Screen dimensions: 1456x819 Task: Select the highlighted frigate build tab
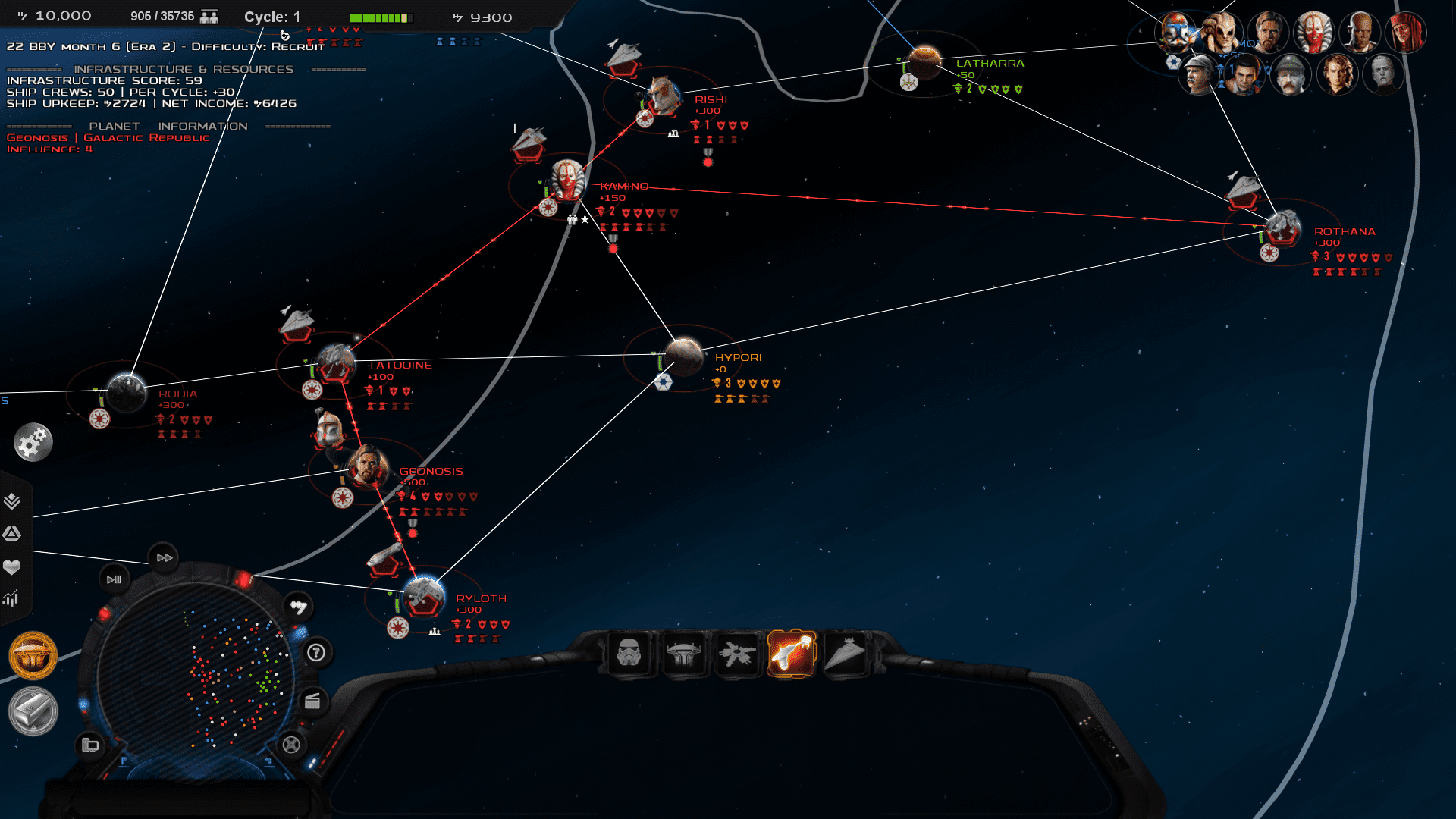coord(791,653)
